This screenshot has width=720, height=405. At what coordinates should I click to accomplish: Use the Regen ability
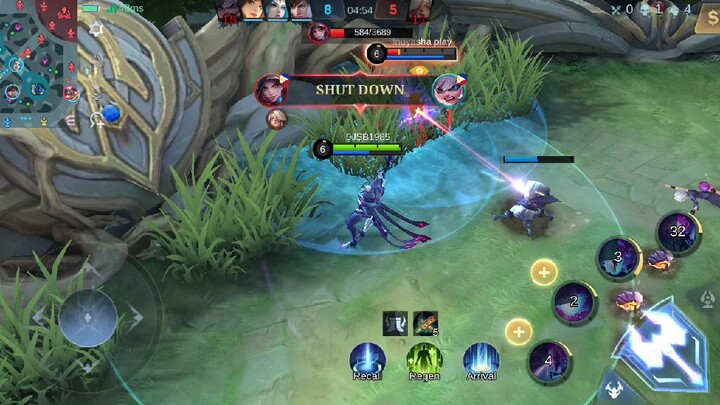[424, 359]
